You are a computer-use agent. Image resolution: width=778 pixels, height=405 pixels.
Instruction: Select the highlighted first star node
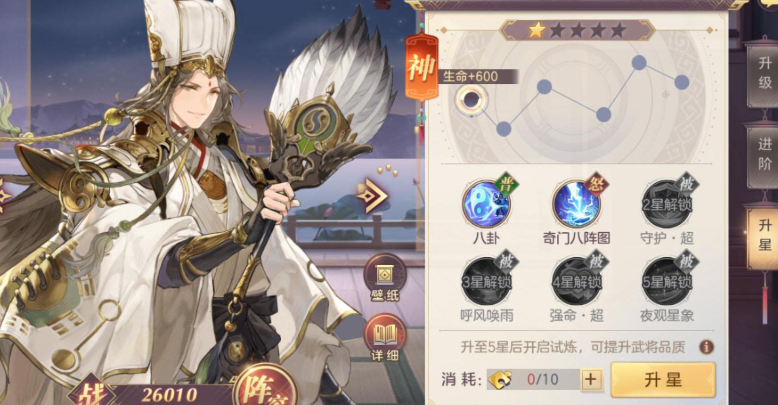pyautogui.click(x=470, y=98)
